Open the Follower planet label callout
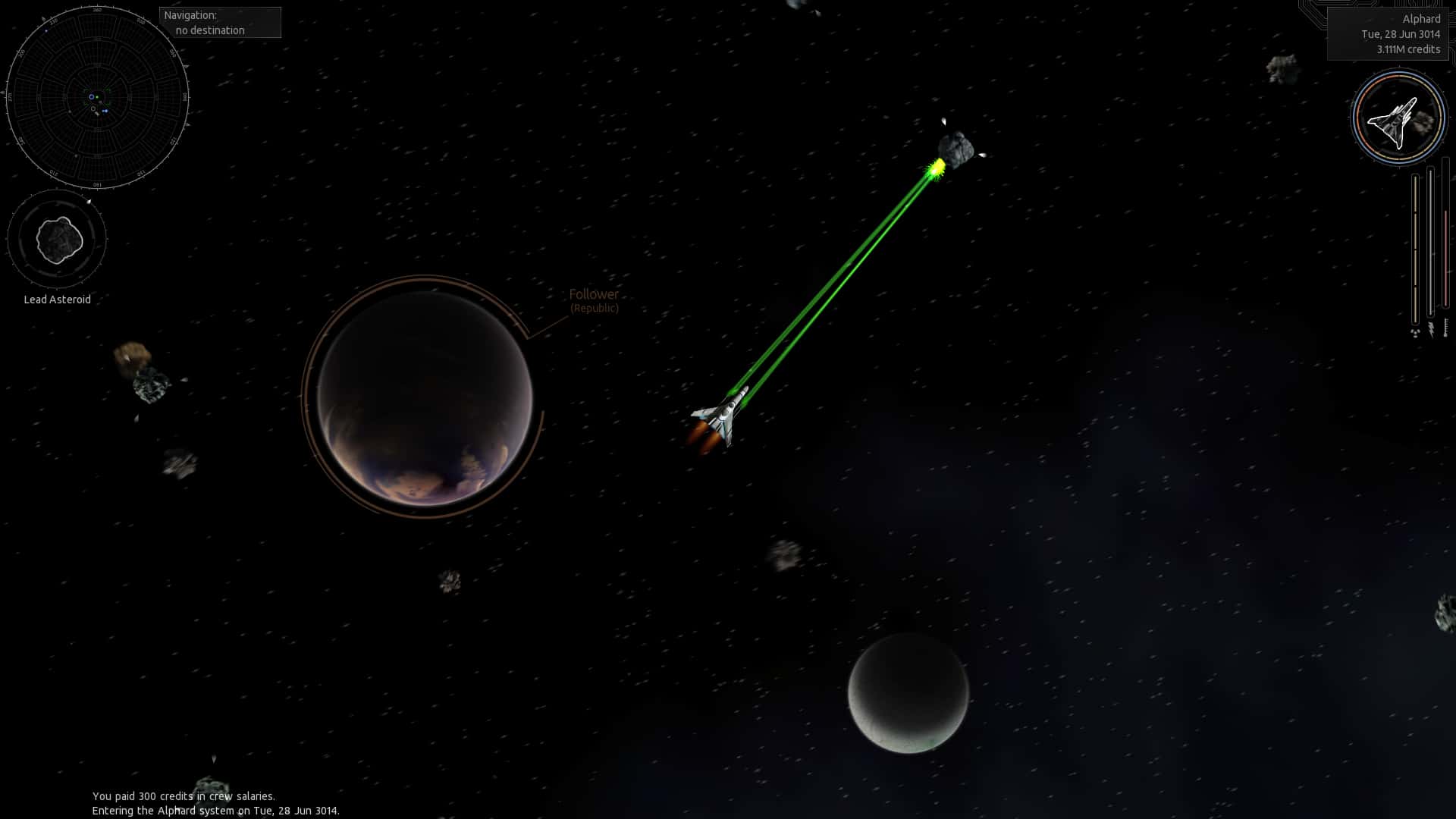1456x819 pixels. (595, 300)
